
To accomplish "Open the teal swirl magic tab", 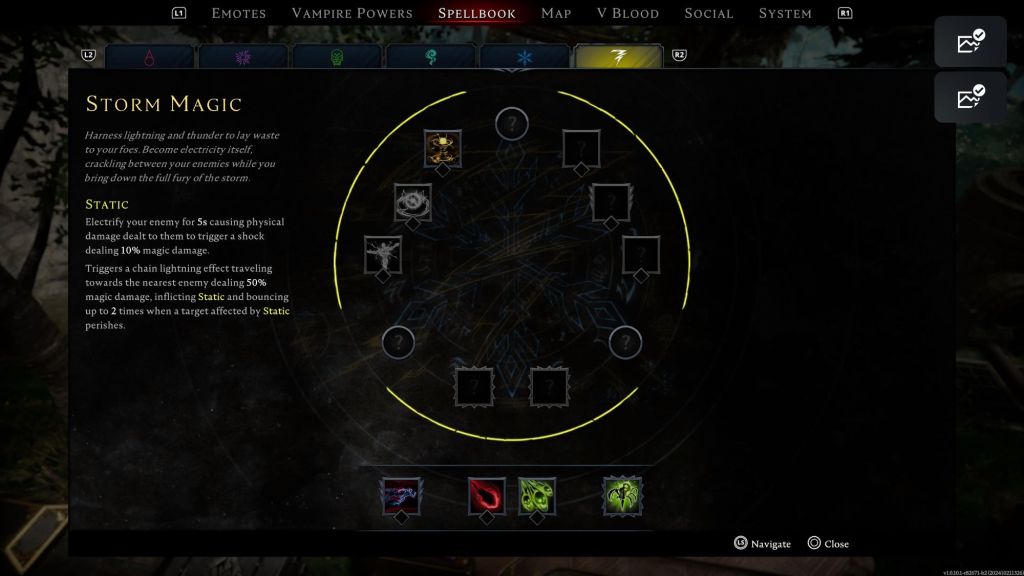I will [431, 58].
